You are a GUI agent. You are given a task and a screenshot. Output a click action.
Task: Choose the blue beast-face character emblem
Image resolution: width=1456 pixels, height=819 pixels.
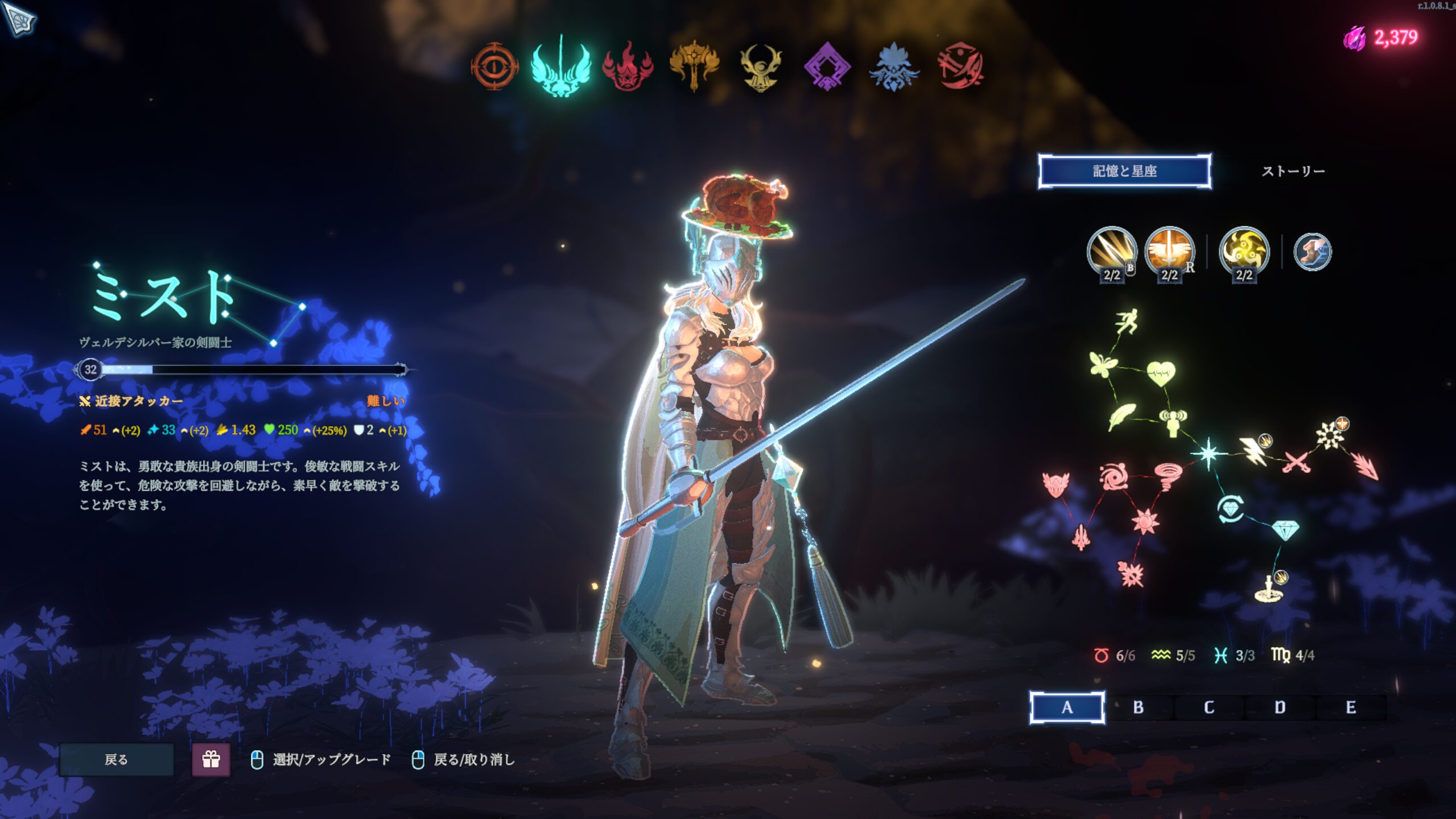pos(894,67)
